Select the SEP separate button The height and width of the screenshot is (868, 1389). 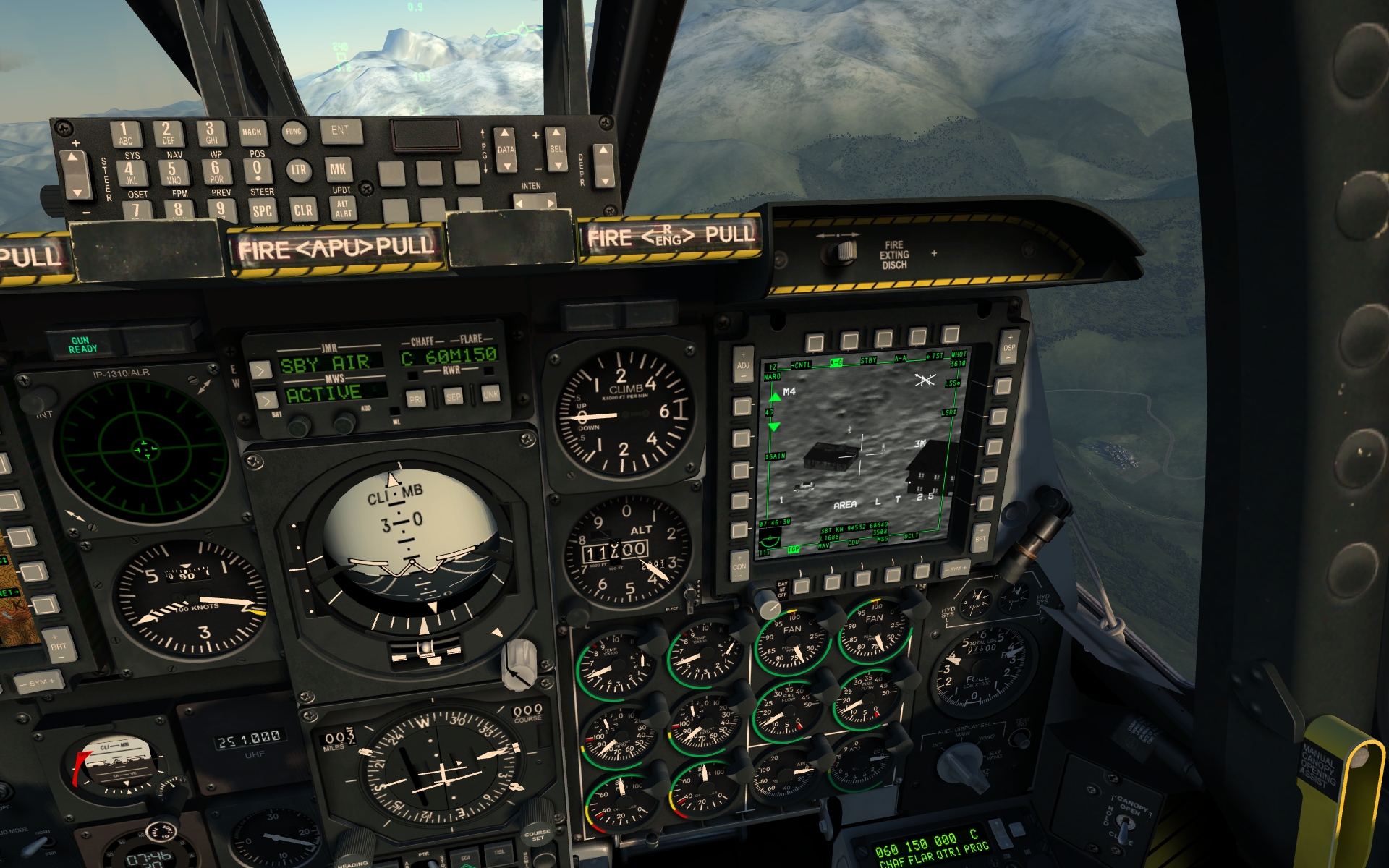[454, 397]
